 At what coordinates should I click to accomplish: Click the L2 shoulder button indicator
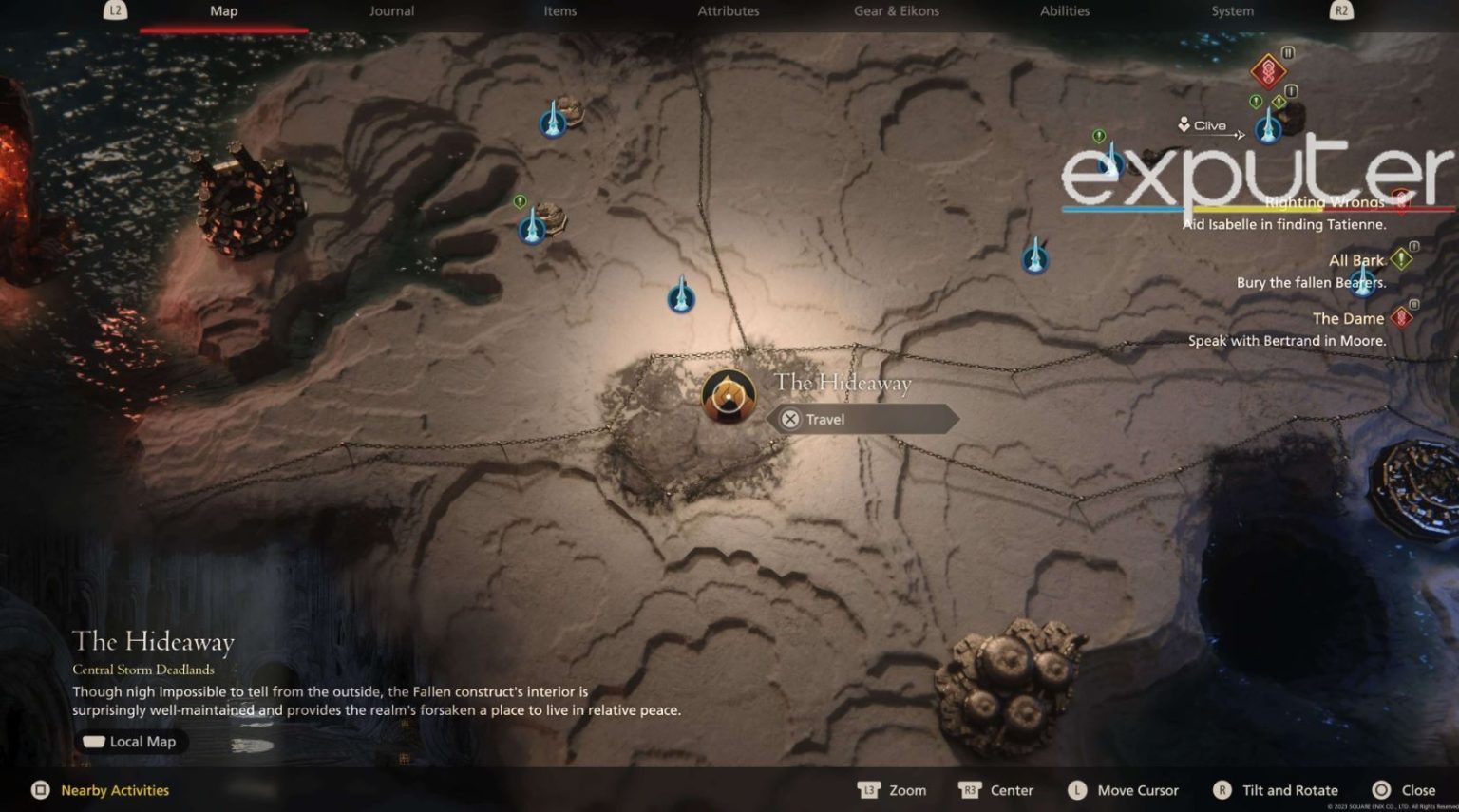coord(116,11)
